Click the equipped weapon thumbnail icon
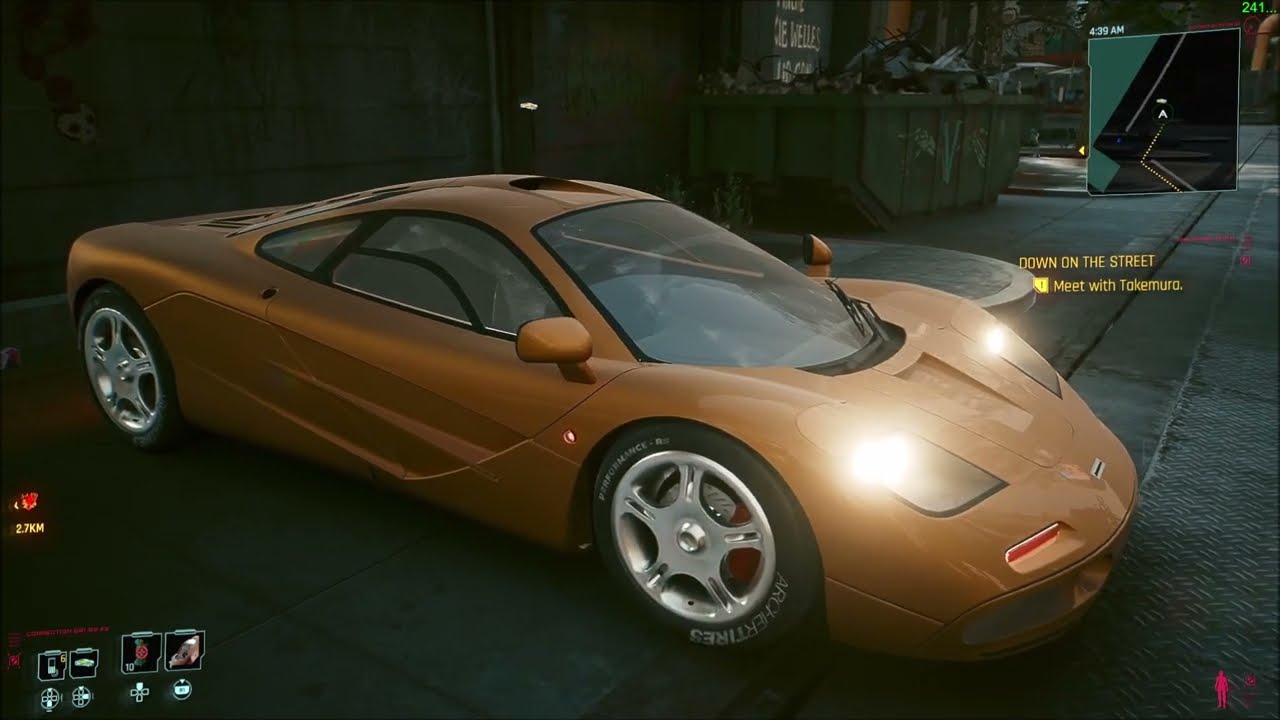Screen dimensions: 1280x720 185,652
